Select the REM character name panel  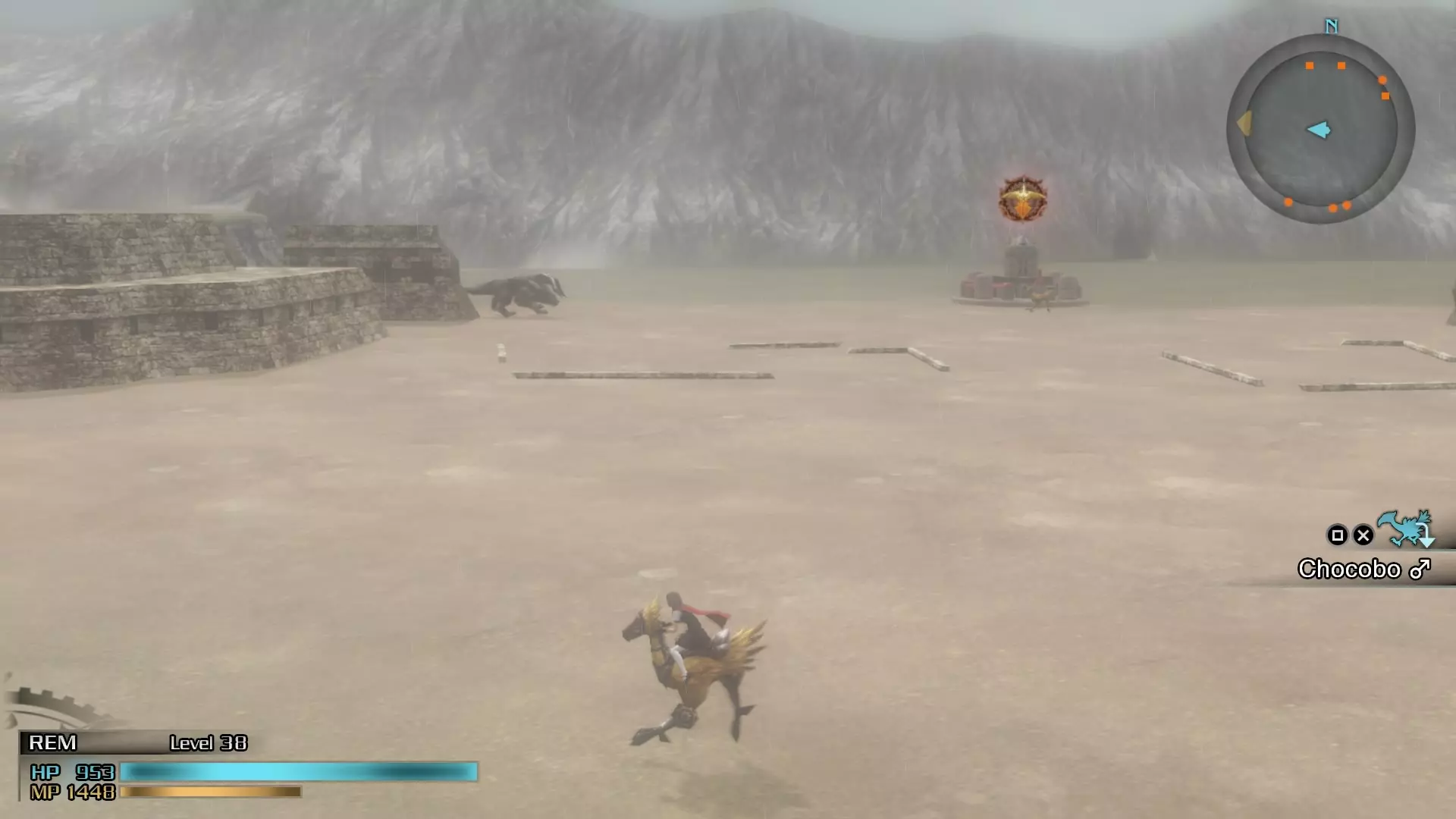tap(53, 742)
